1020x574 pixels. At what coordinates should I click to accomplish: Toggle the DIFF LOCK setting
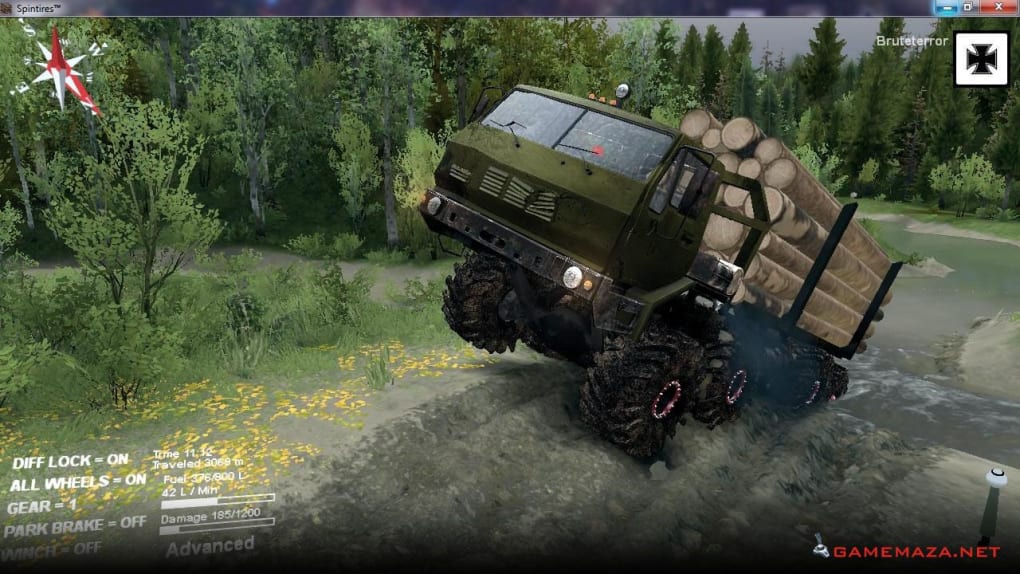click(70, 460)
